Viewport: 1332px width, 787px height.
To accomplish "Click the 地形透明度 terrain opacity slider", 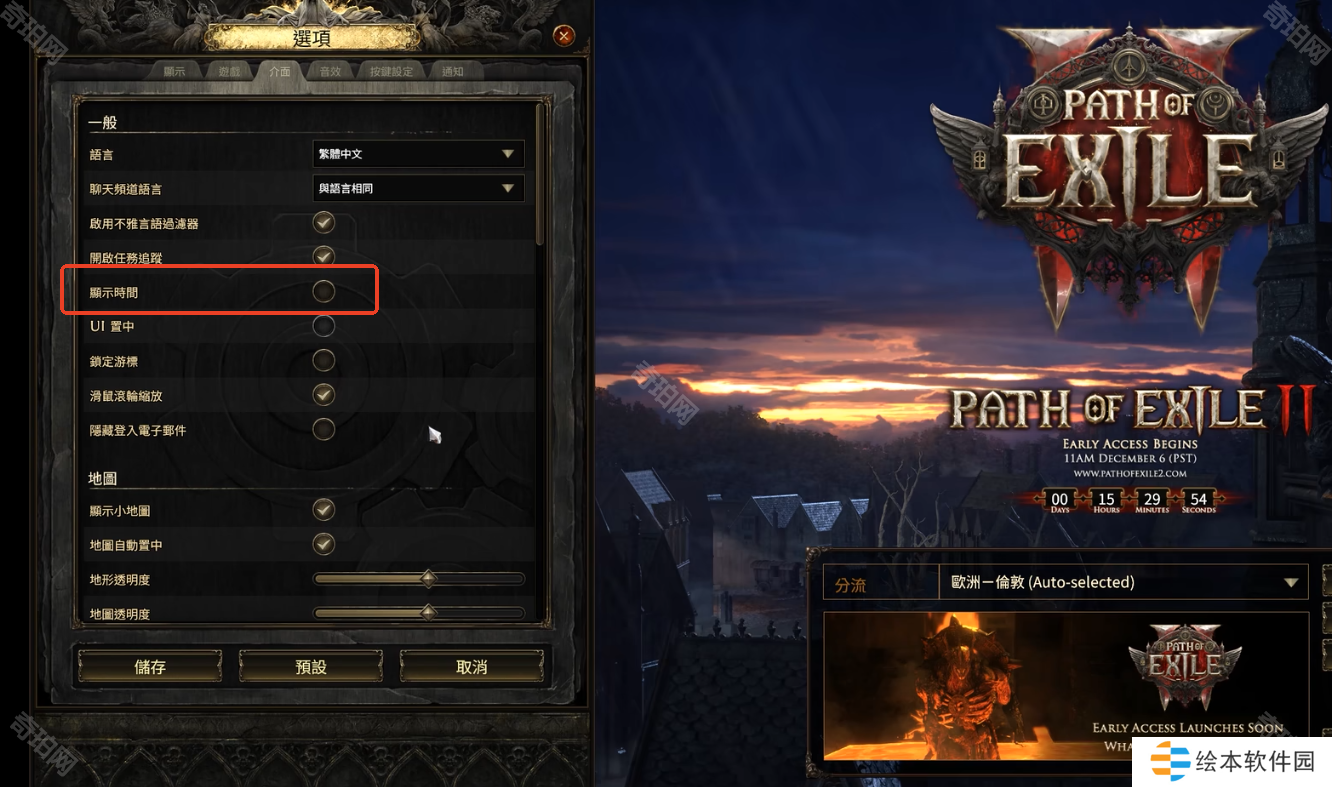I will pyautogui.click(x=418, y=579).
